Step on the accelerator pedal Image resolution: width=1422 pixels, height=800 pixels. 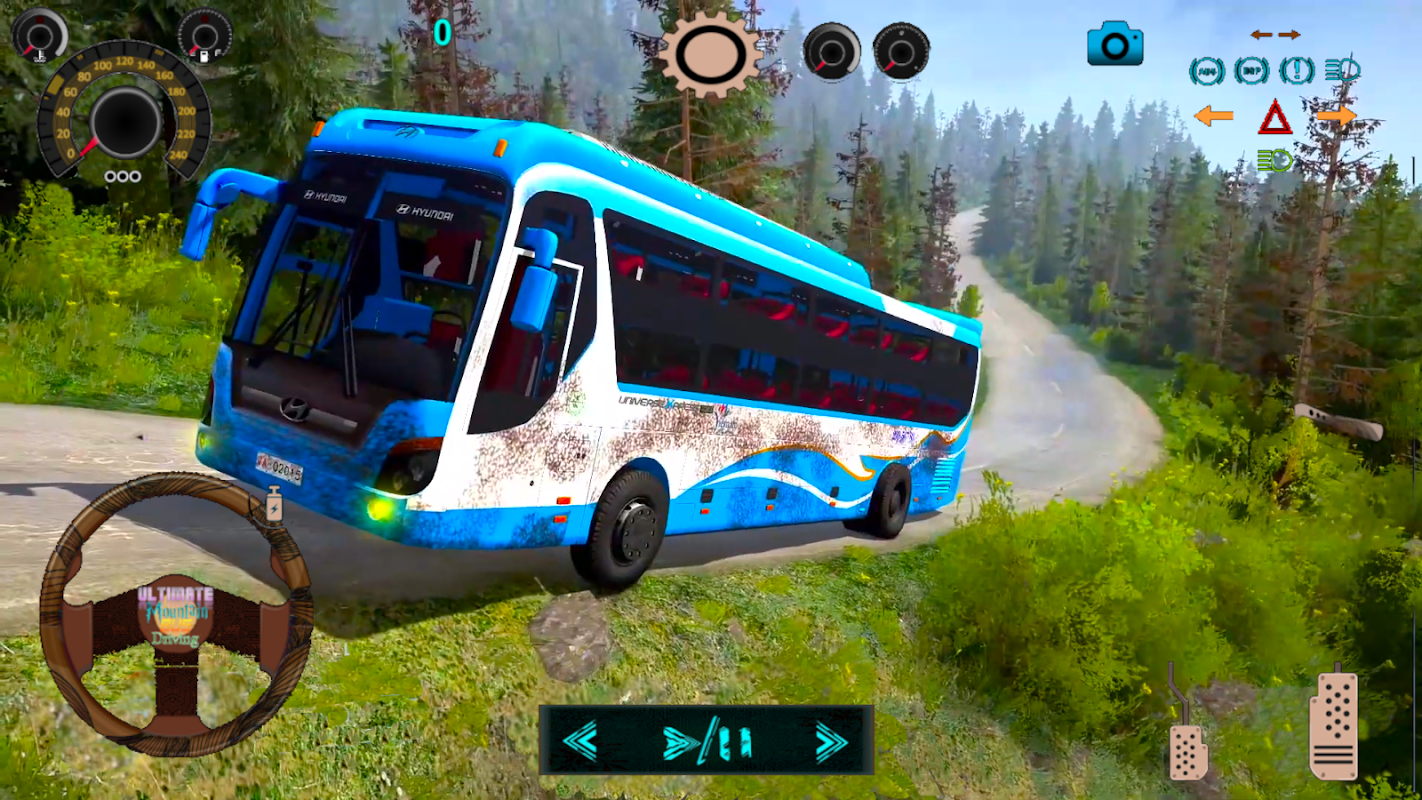point(1334,725)
